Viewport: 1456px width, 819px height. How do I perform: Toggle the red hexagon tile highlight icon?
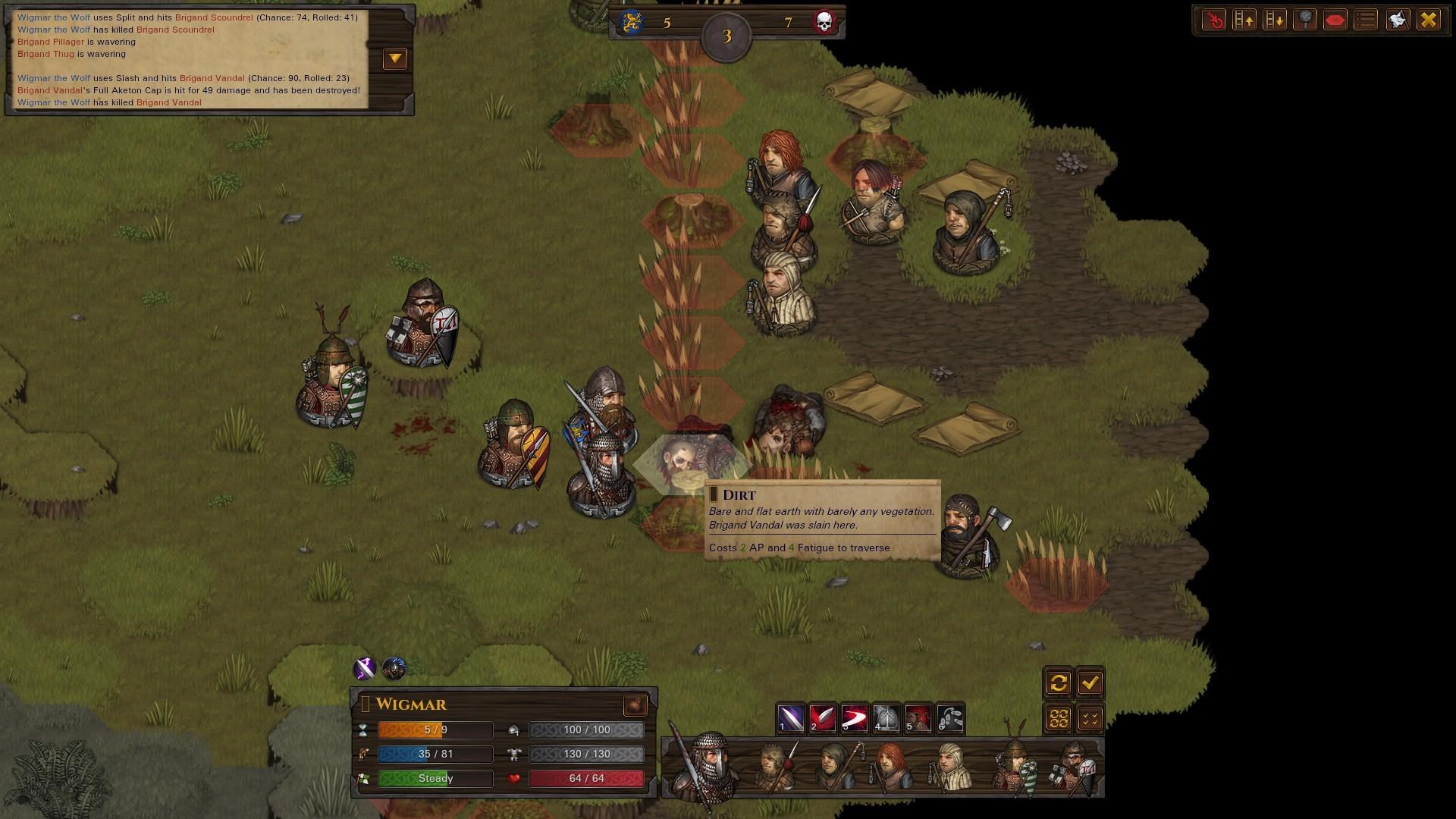1335,20
